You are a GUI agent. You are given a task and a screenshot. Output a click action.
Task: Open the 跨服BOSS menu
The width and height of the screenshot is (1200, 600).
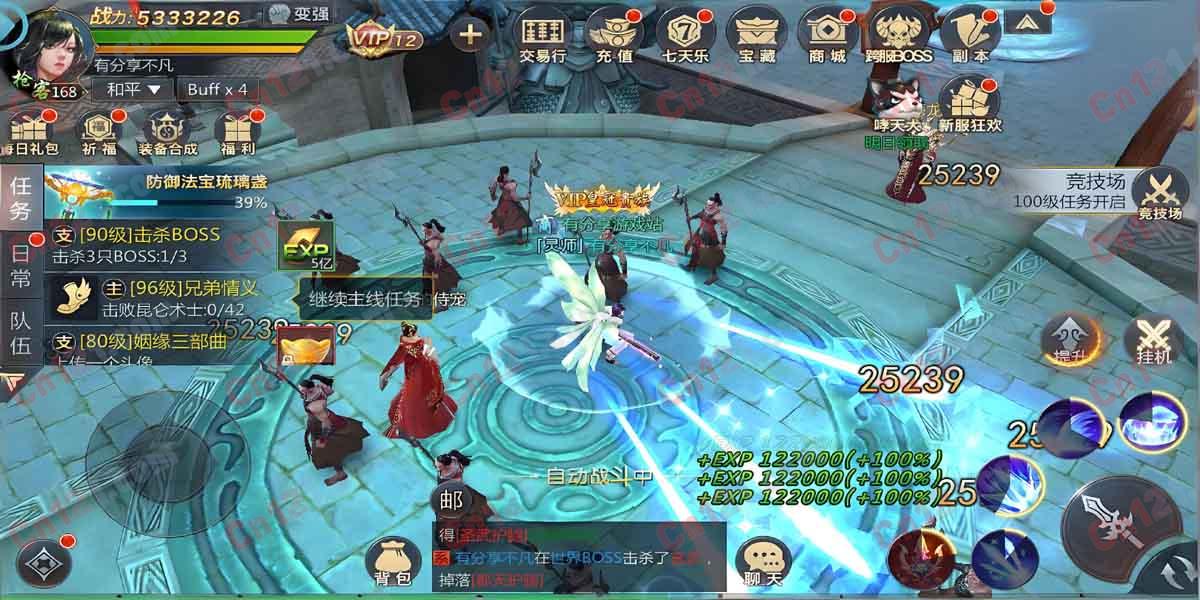tap(898, 37)
